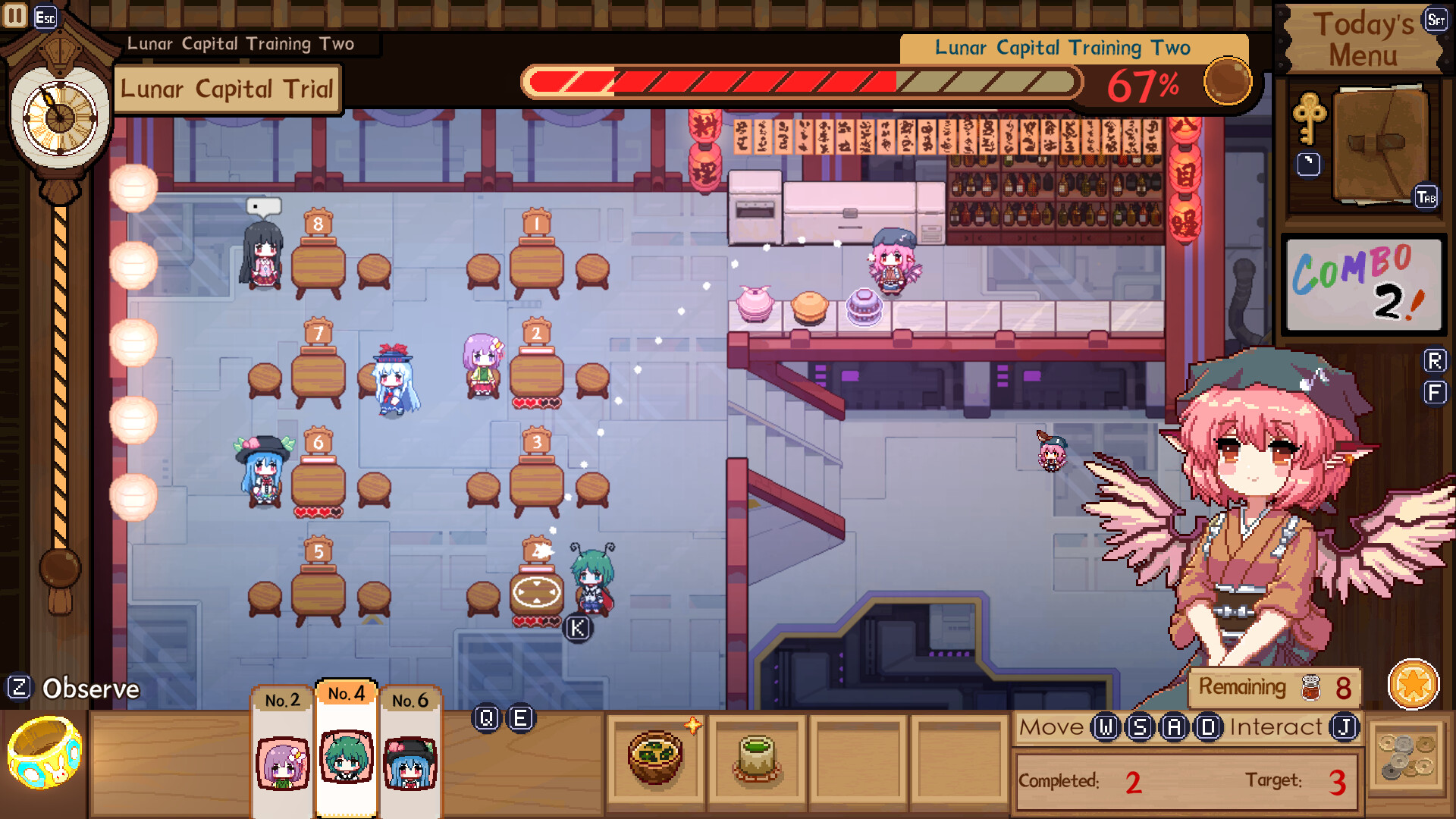Screen dimensions: 1456x819
Task: Select the green tea item on the hotbar
Action: pyautogui.click(x=758, y=758)
